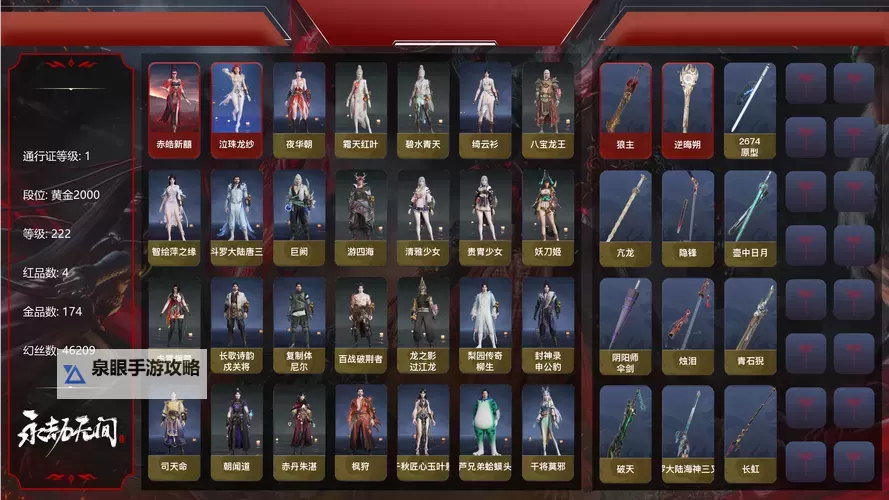Select the 赤皓新翻 red skin card
This screenshot has width=889, height=500.
click(174, 109)
